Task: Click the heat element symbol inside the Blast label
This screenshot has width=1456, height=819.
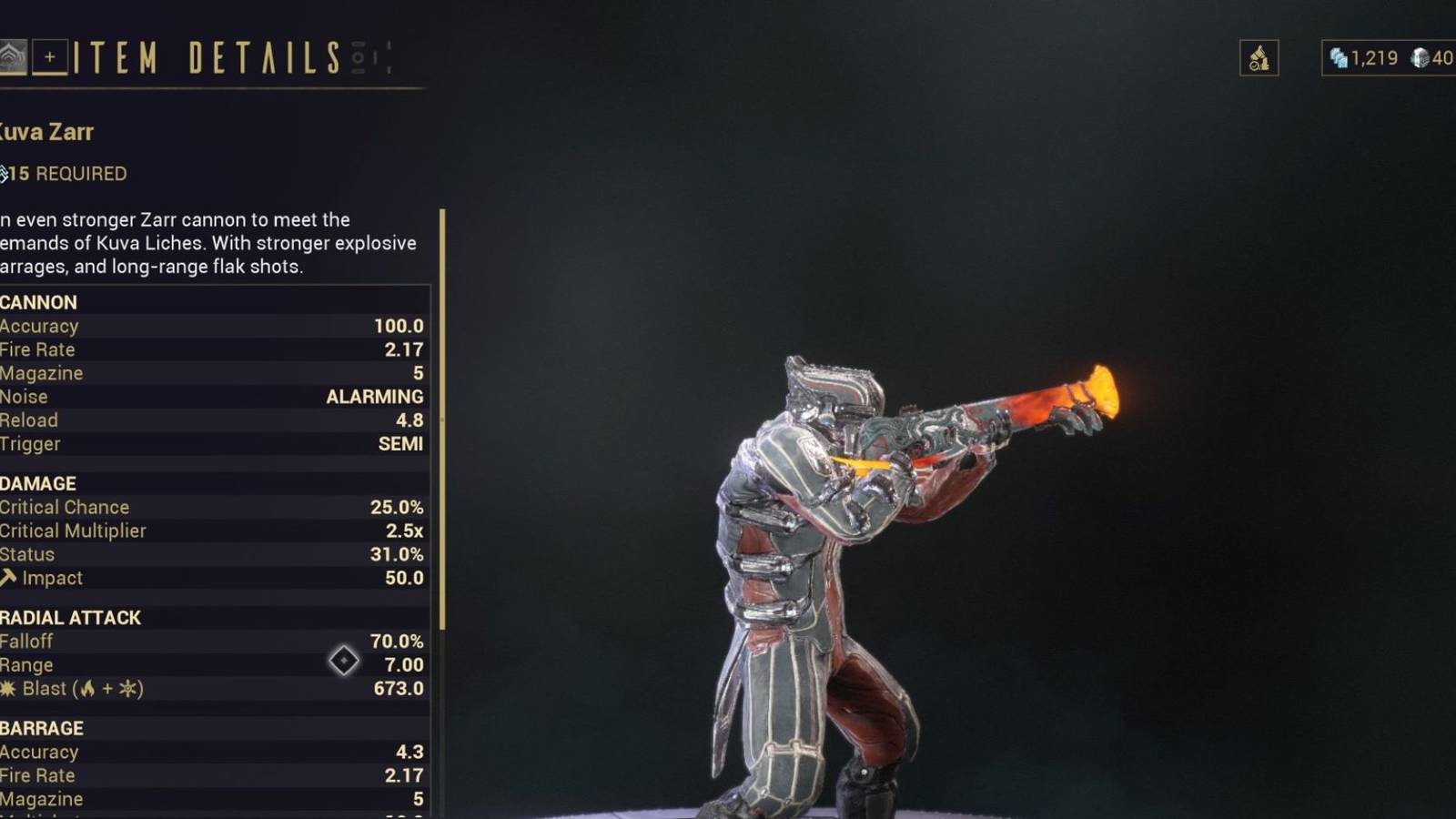Action: coord(88,689)
